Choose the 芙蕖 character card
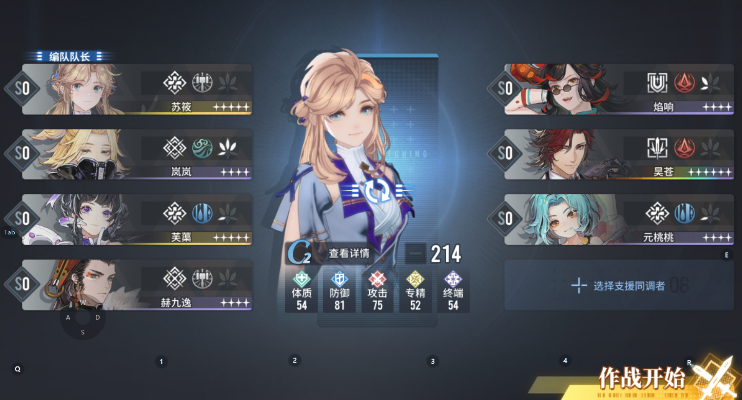This screenshot has width=742, height=400. point(135,219)
